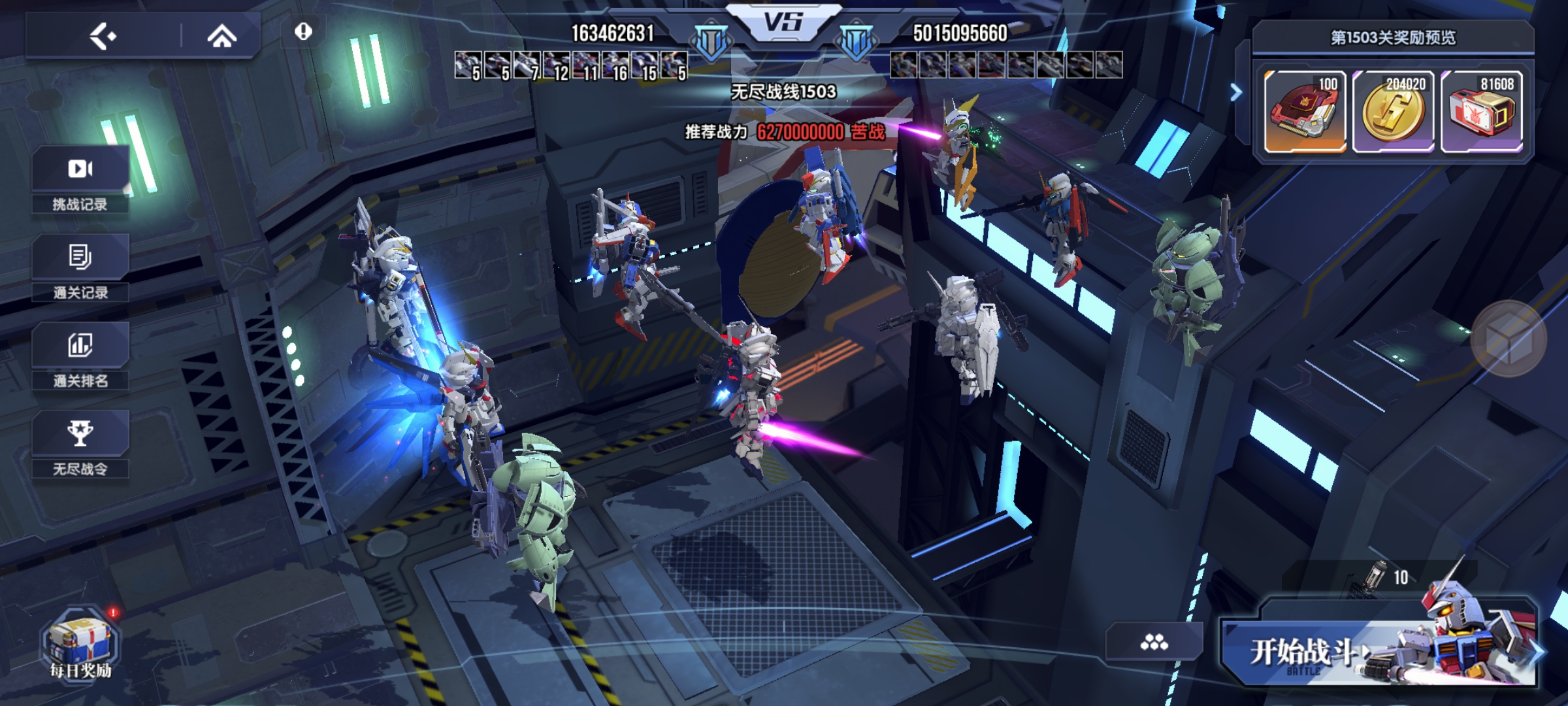View 通关记录 clear records
The width and height of the screenshot is (1568, 706).
pyautogui.click(x=80, y=268)
